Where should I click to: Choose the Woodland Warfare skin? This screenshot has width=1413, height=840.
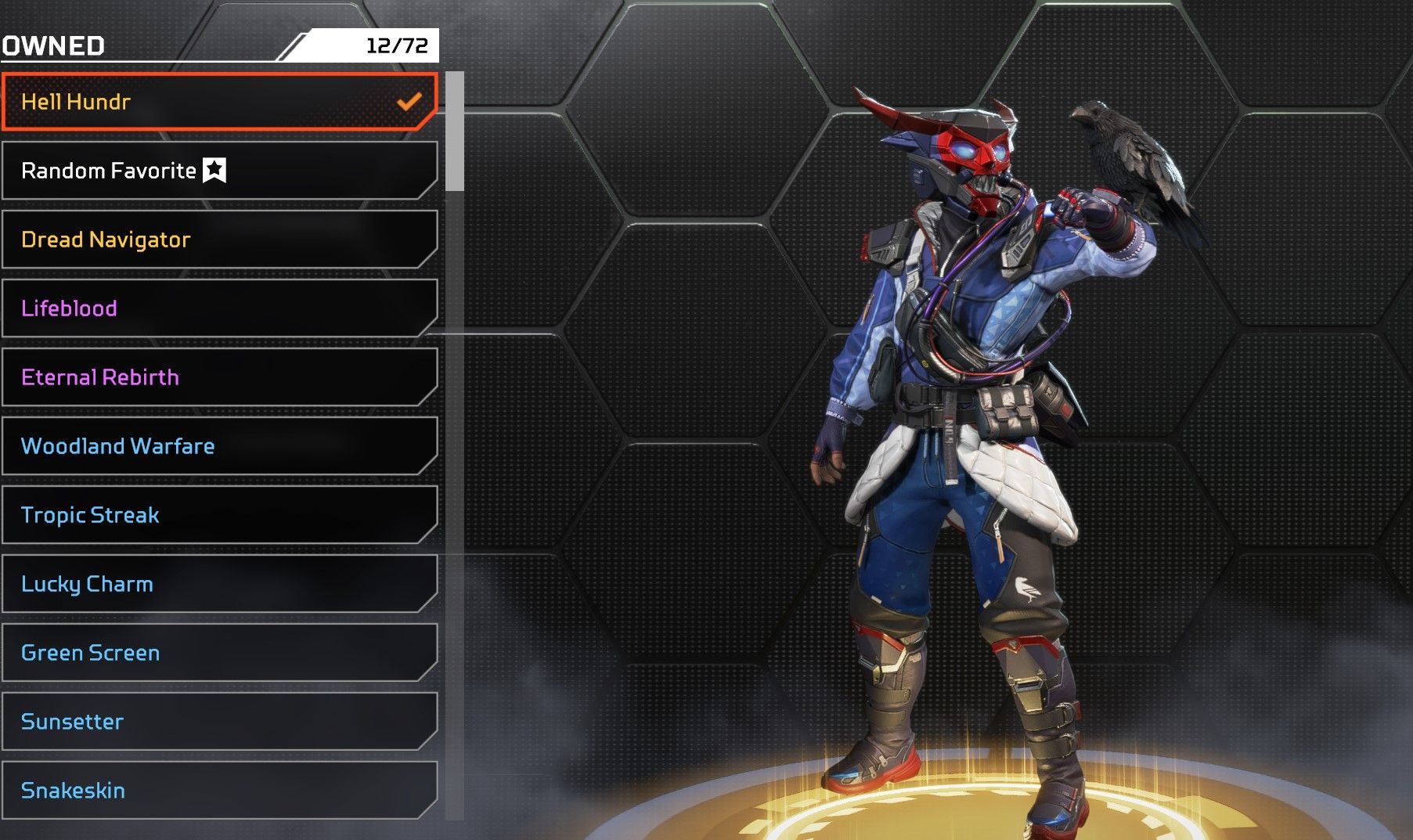pyautogui.click(x=219, y=446)
